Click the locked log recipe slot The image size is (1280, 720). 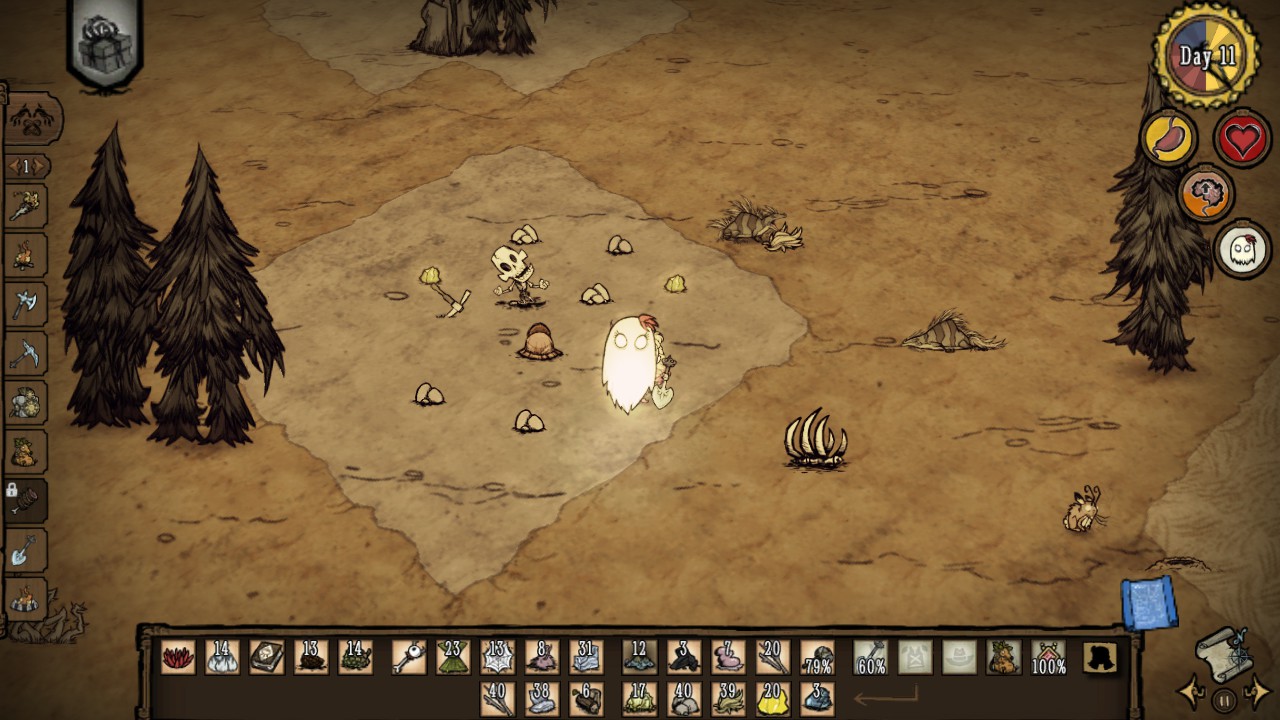click(x=25, y=497)
